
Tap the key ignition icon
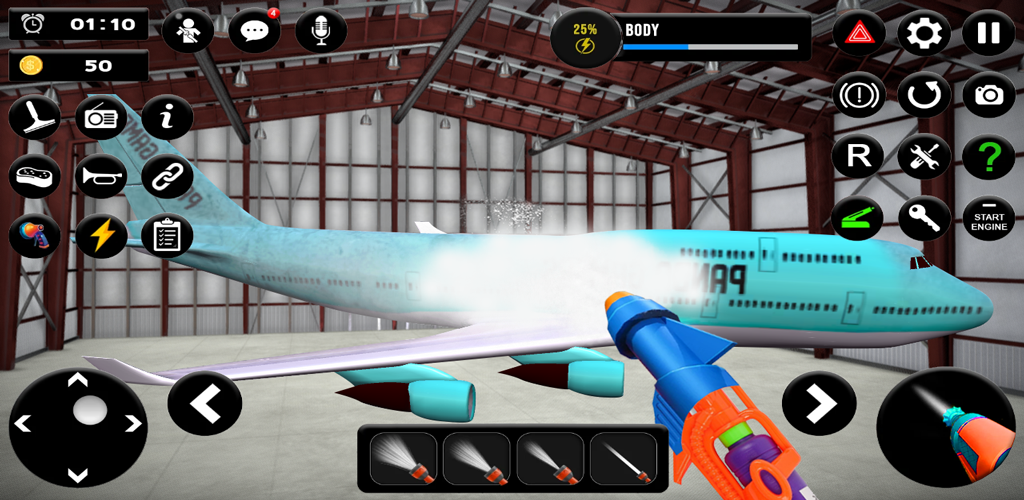tap(923, 218)
